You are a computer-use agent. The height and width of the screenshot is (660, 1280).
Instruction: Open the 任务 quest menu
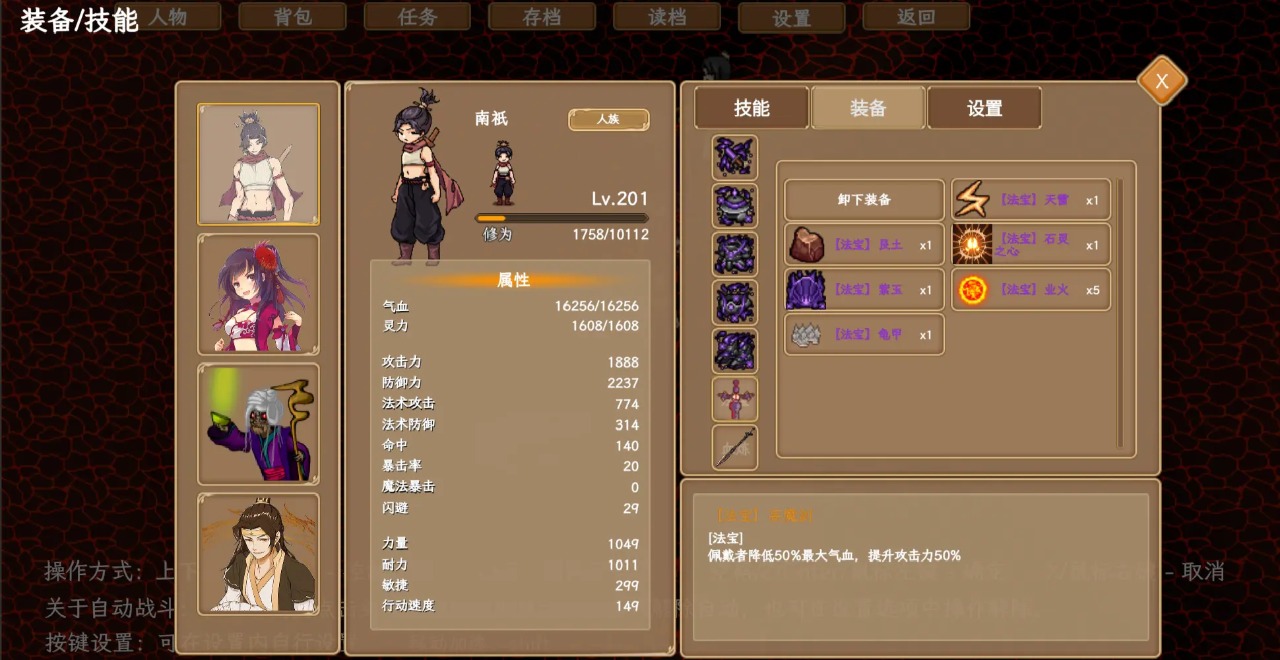tap(417, 17)
